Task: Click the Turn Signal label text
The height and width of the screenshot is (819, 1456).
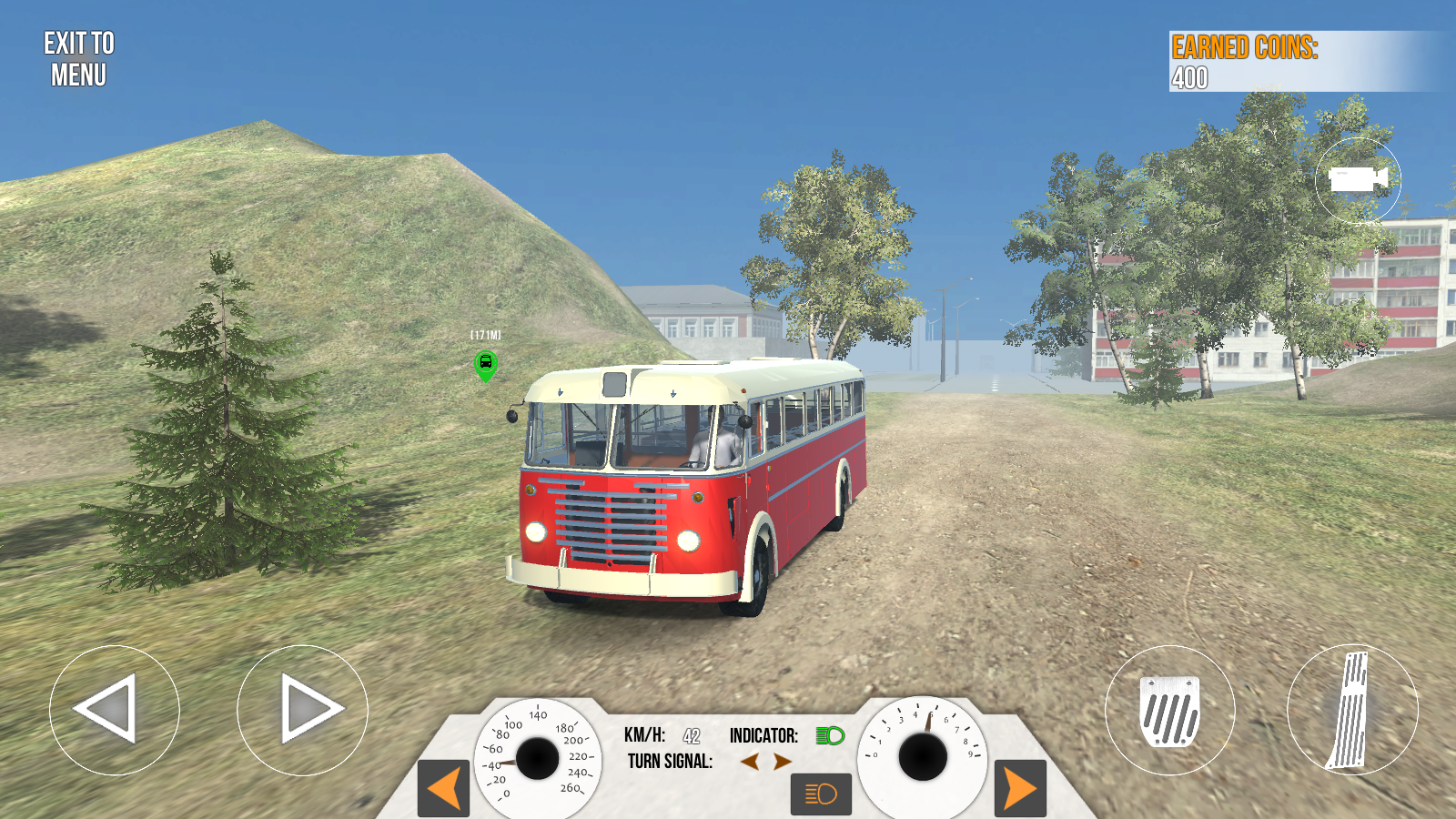Action: (670, 763)
